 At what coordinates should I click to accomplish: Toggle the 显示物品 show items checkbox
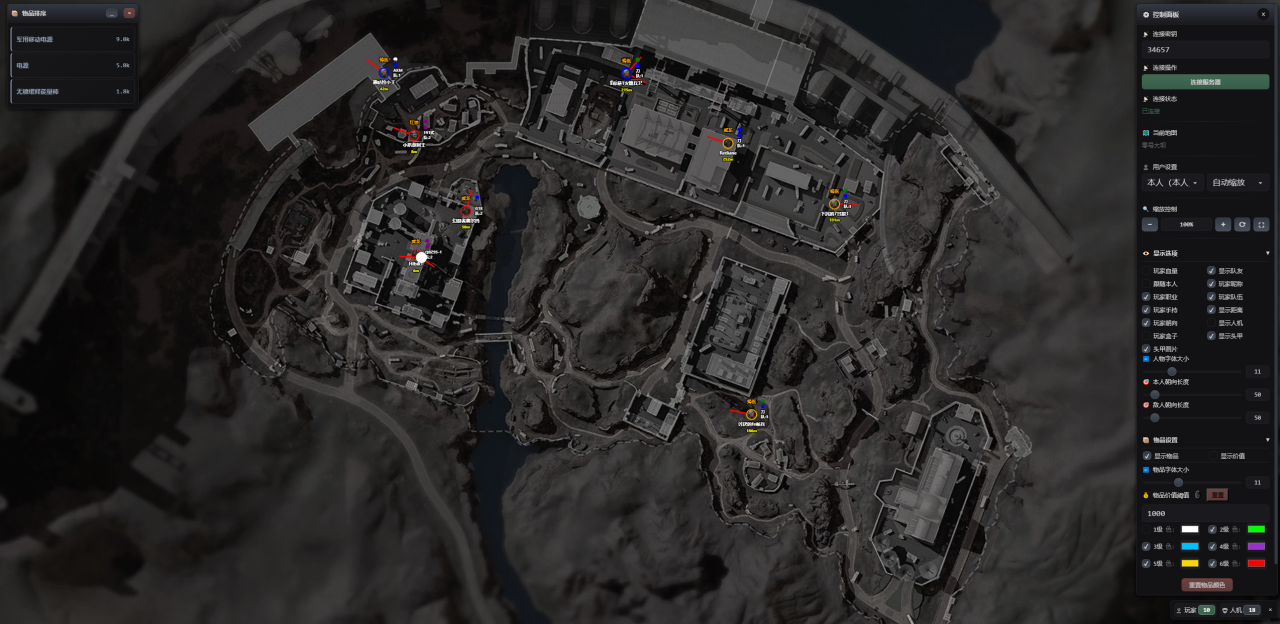coord(1147,456)
